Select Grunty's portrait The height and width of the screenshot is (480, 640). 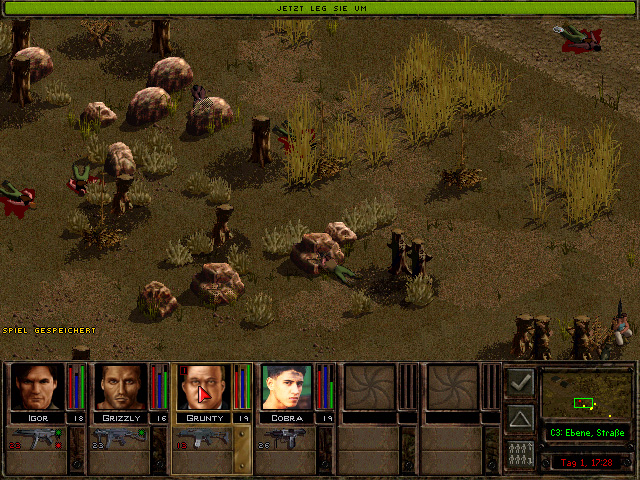204,387
